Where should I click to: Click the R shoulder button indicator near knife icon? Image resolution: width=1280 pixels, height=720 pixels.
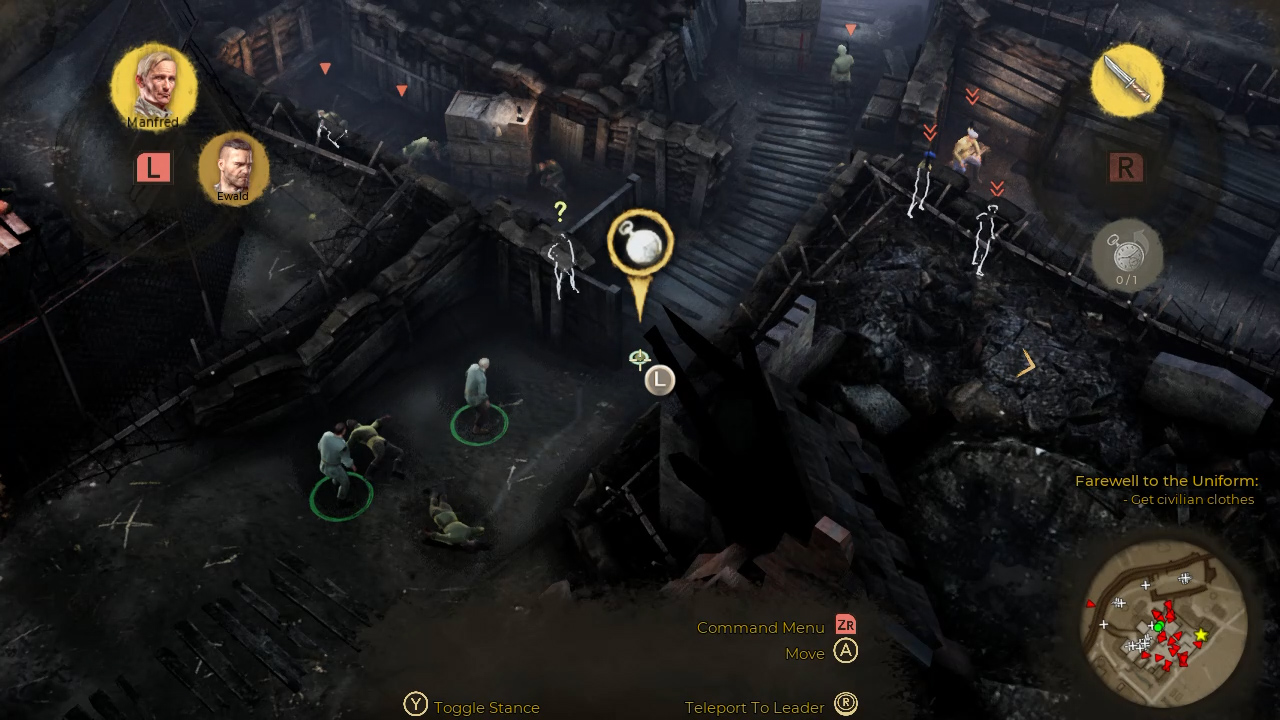(x=1127, y=168)
